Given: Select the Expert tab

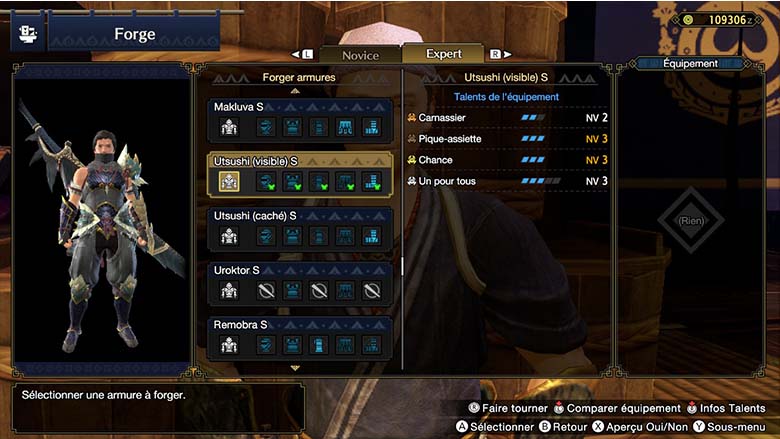Looking at the screenshot, I should tap(443, 54).
